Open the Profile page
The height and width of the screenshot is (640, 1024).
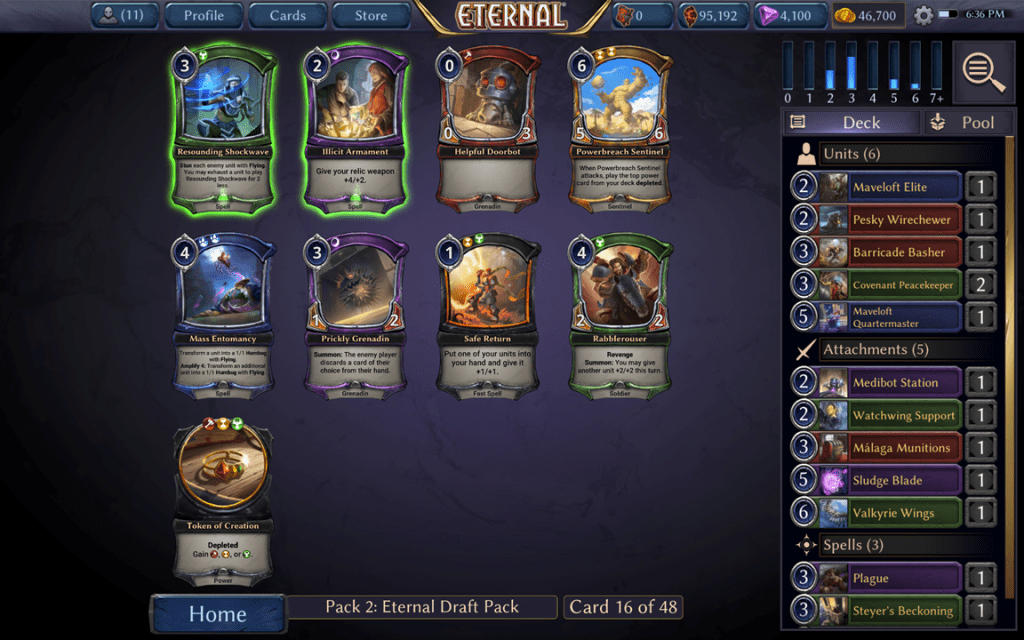point(204,15)
